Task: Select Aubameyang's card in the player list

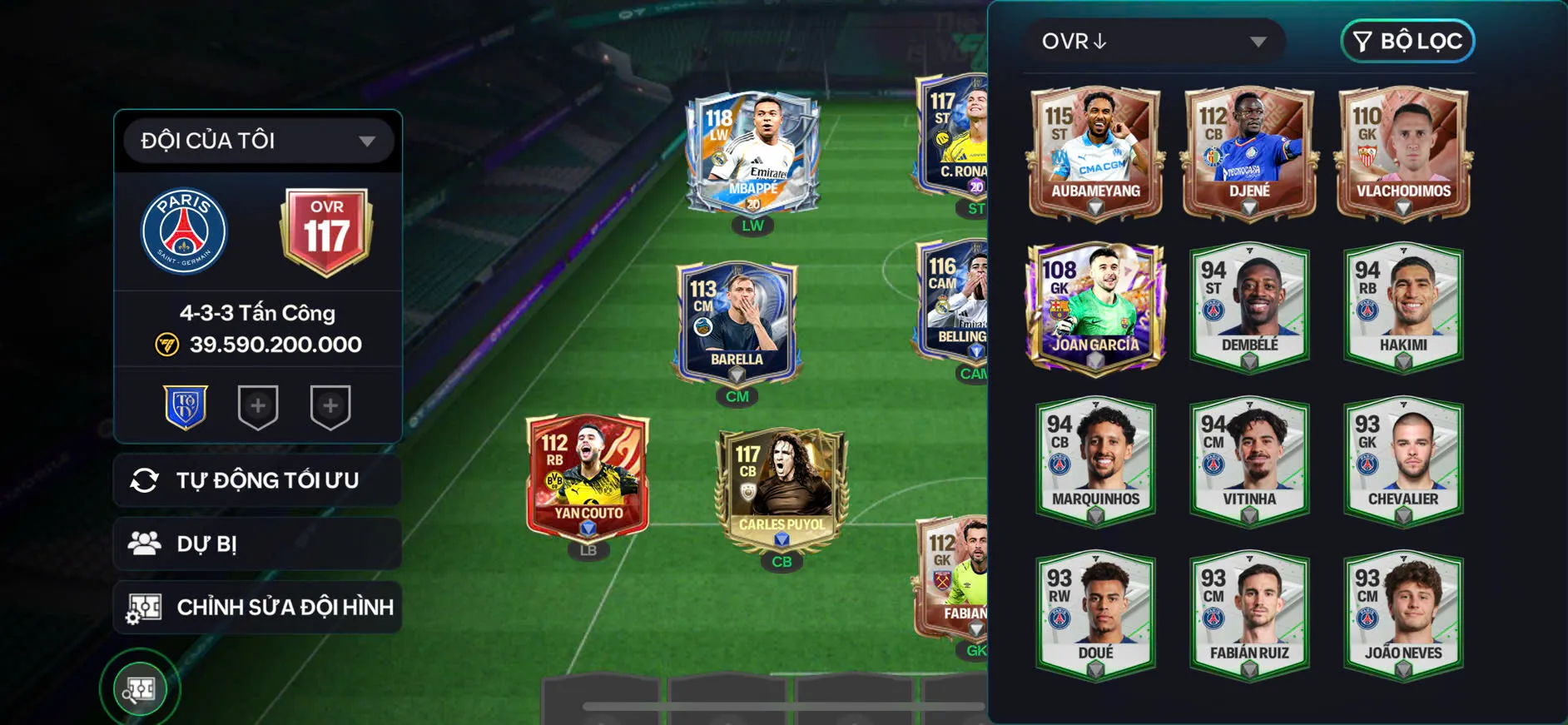Action: tap(1094, 152)
